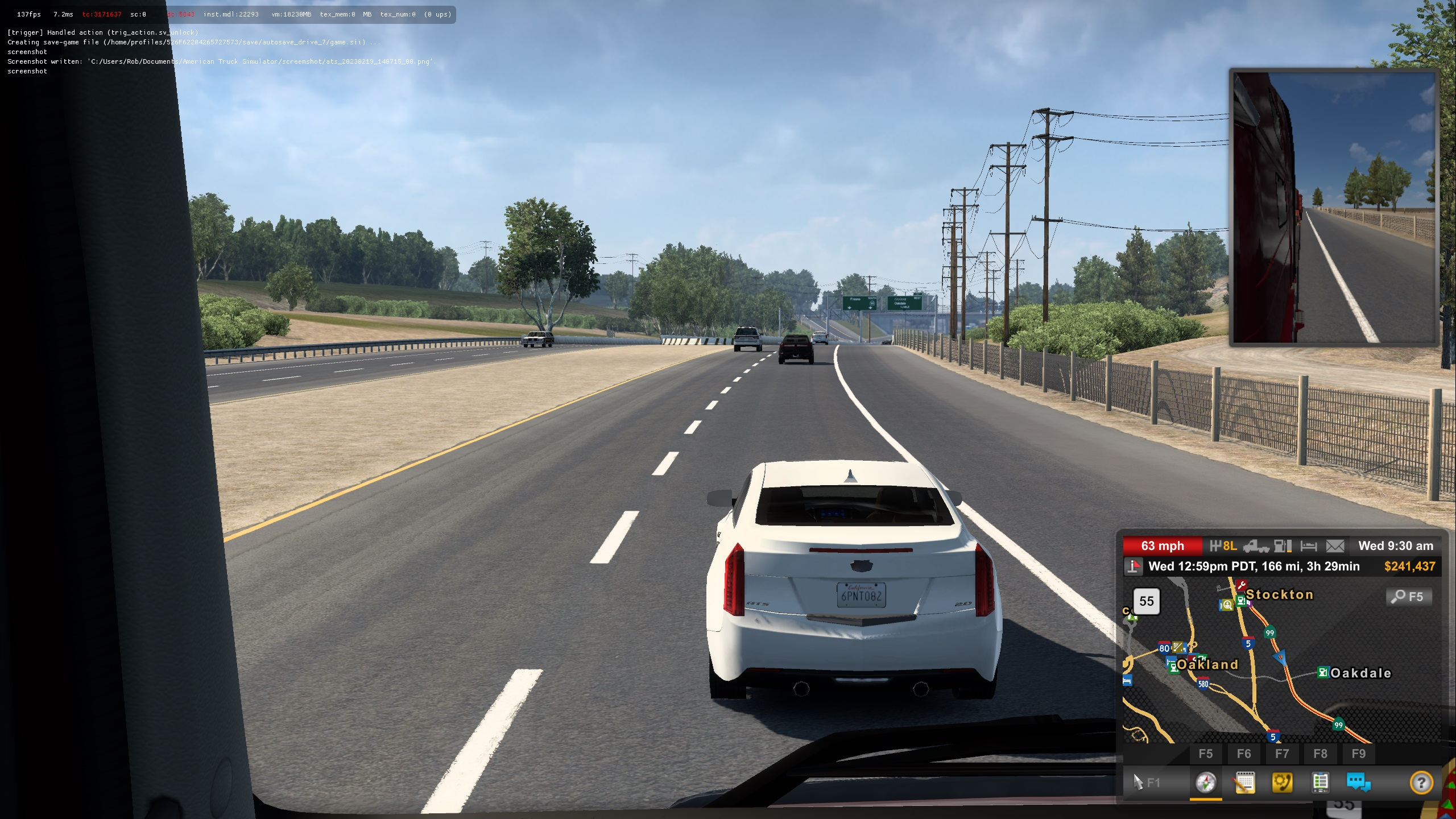Open the yellow phone assistance tab
The image size is (1456, 819).
pyautogui.click(x=1282, y=783)
